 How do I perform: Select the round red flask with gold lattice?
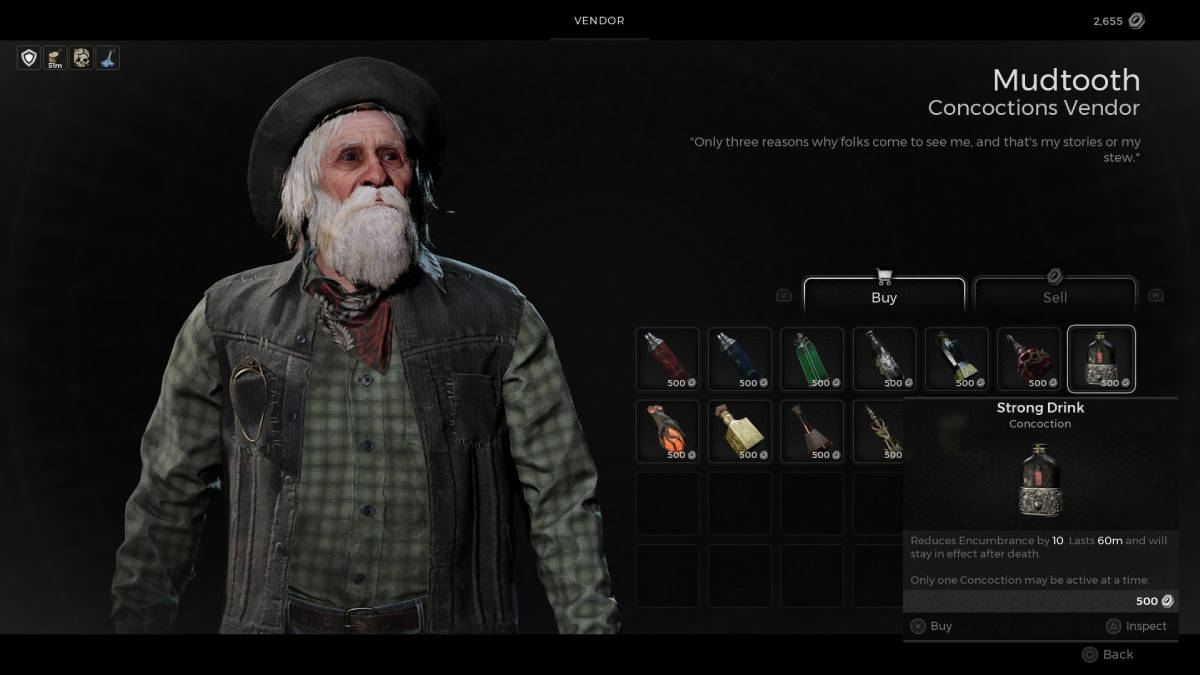pyautogui.click(x=1028, y=359)
